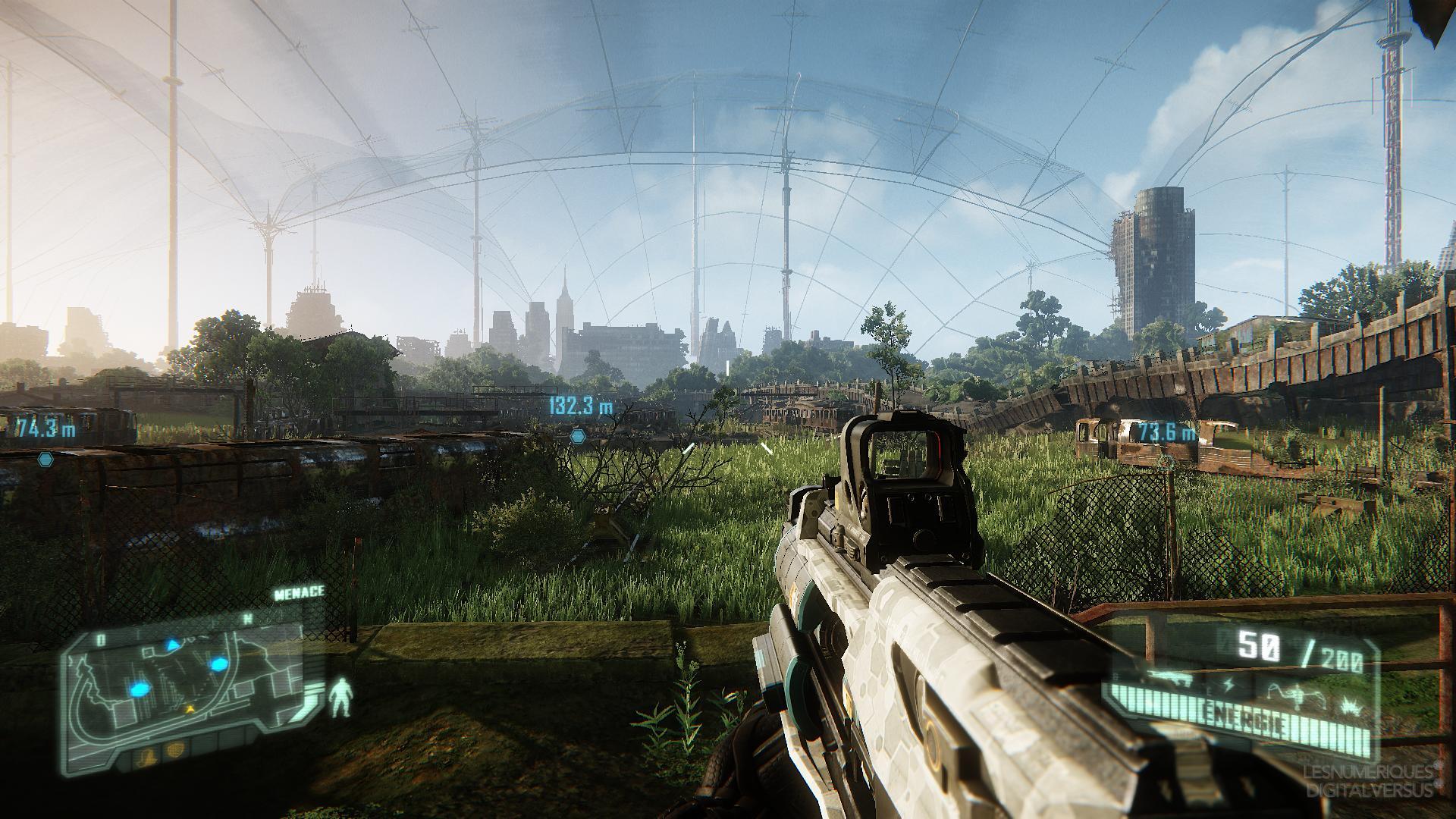Click the standing stance silhouette icon
The image size is (1456, 819).
[x=344, y=699]
